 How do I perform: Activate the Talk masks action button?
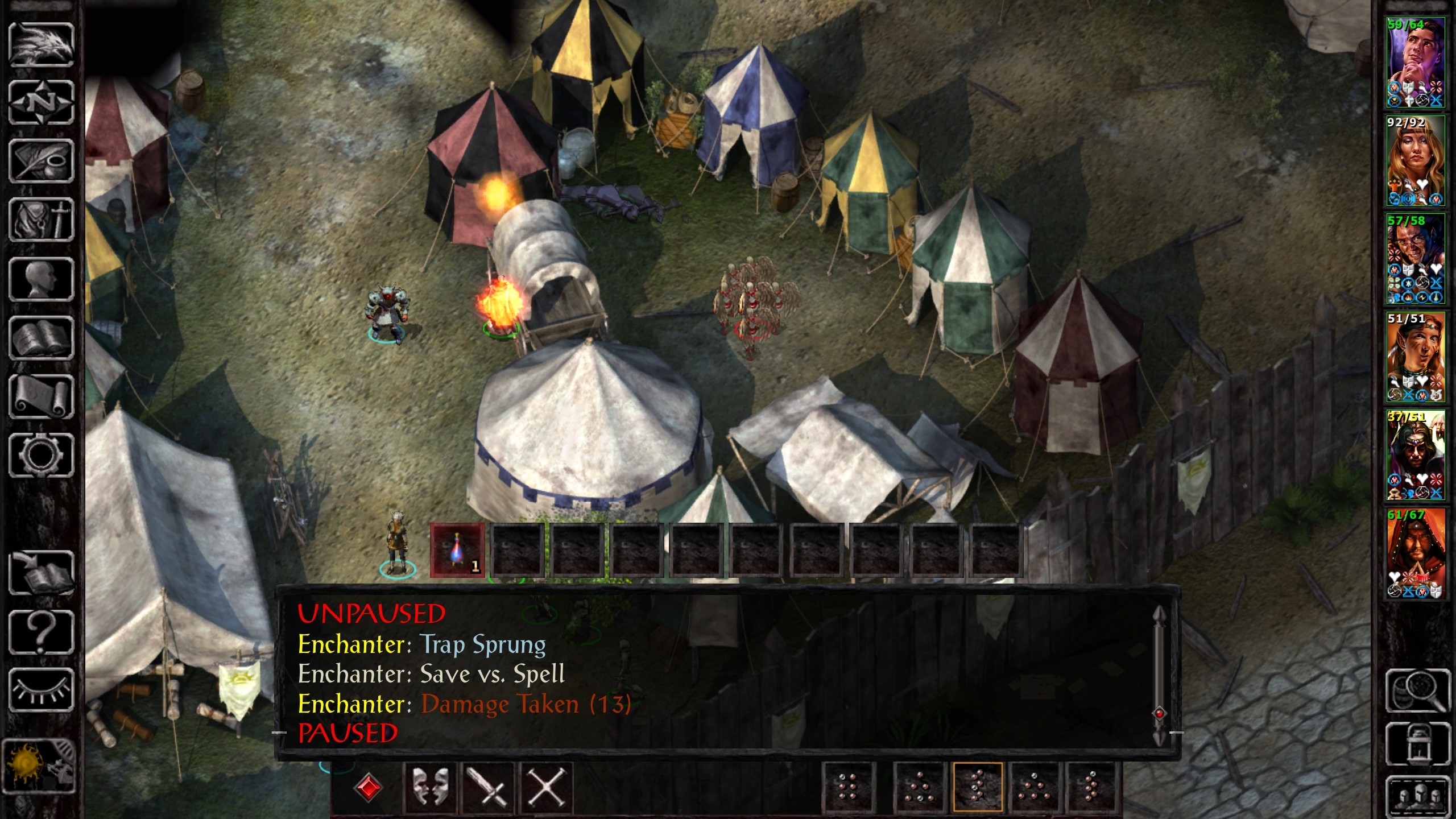[x=431, y=788]
